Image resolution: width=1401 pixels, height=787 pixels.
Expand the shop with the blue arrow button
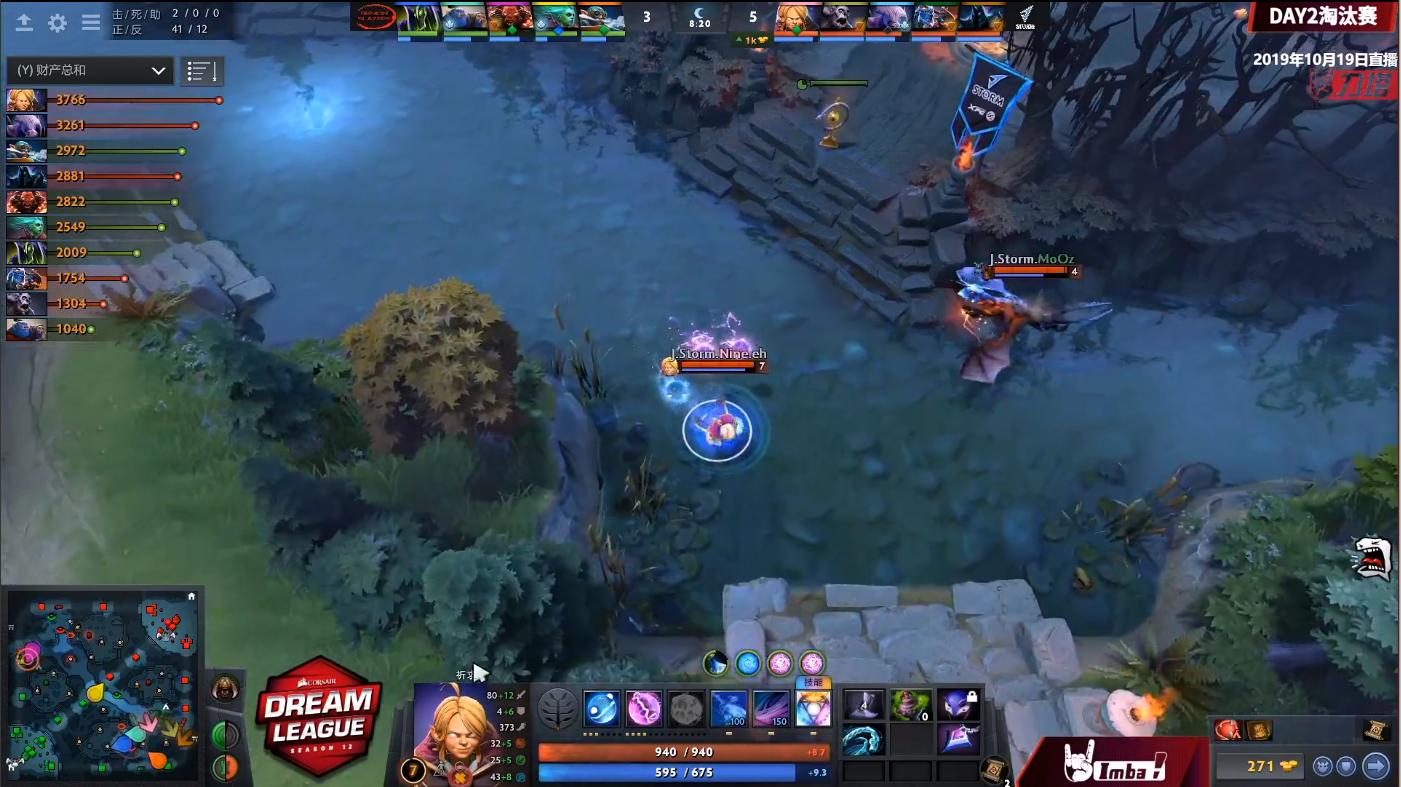pyautogui.click(x=1376, y=766)
